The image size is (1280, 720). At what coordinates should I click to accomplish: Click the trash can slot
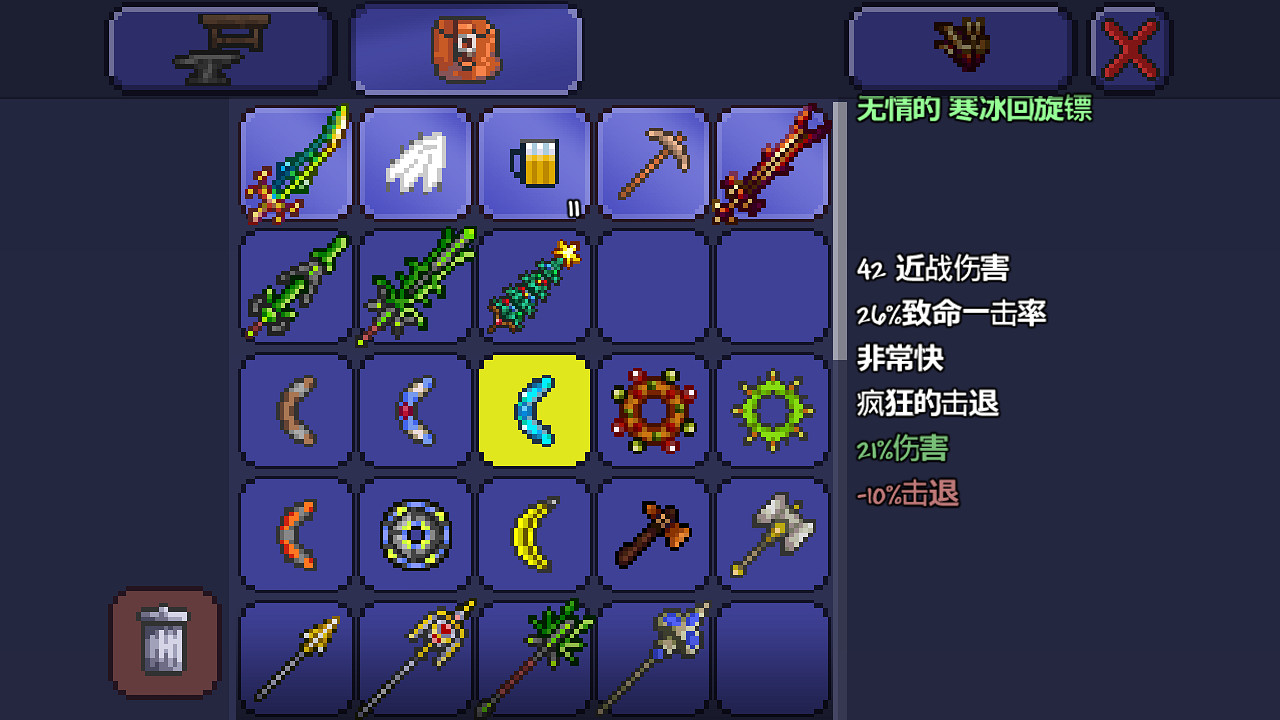pyautogui.click(x=163, y=641)
